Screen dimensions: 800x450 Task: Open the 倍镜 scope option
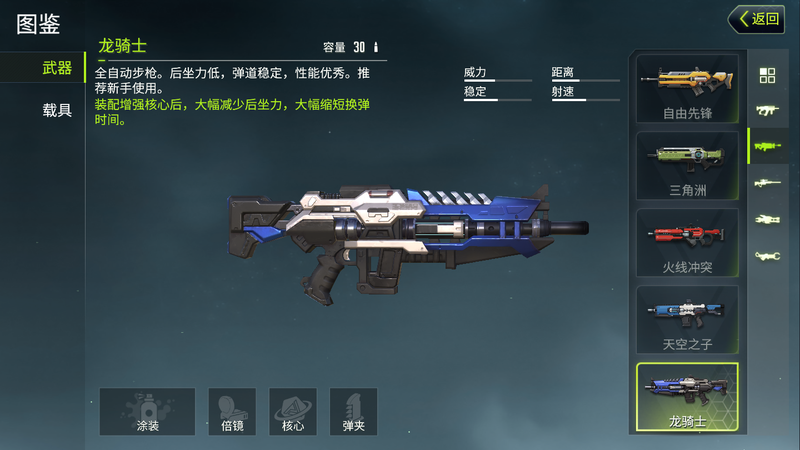coord(232,411)
